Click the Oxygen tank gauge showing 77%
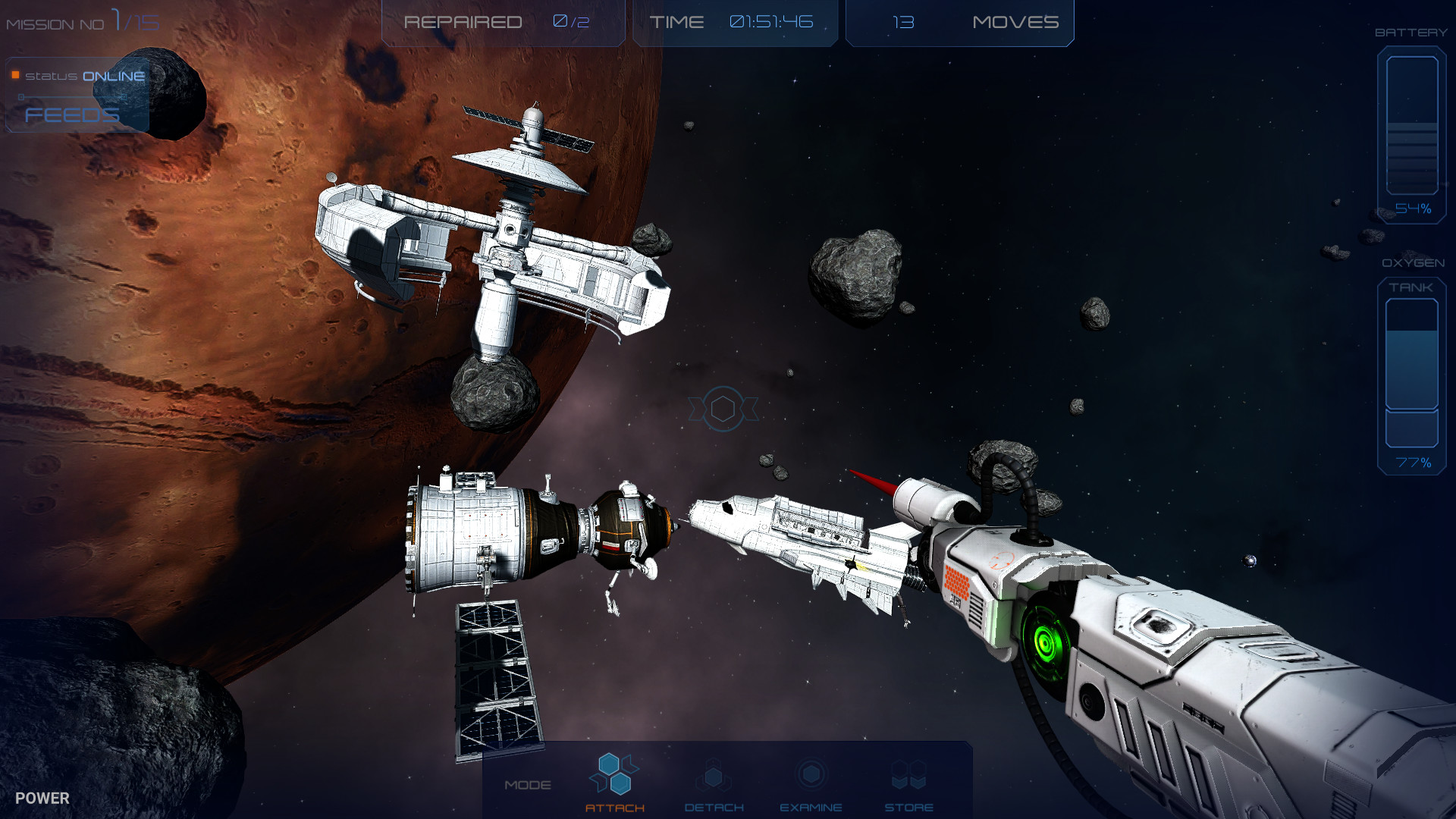Viewport: 1456px width, 819px height. click(x=1412, y=372)
